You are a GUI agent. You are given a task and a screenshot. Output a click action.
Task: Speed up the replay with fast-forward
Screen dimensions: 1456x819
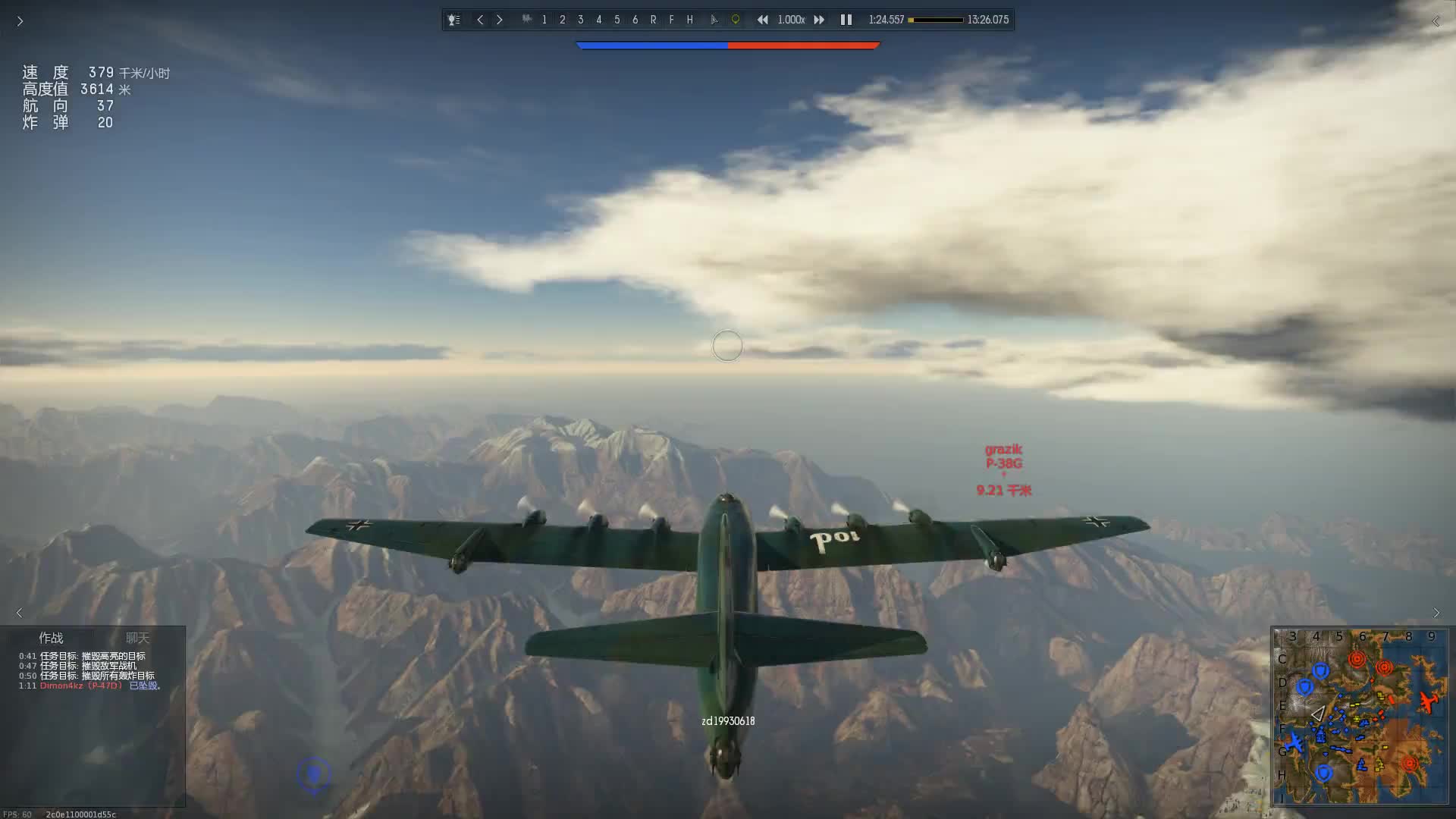coord(819,20)
